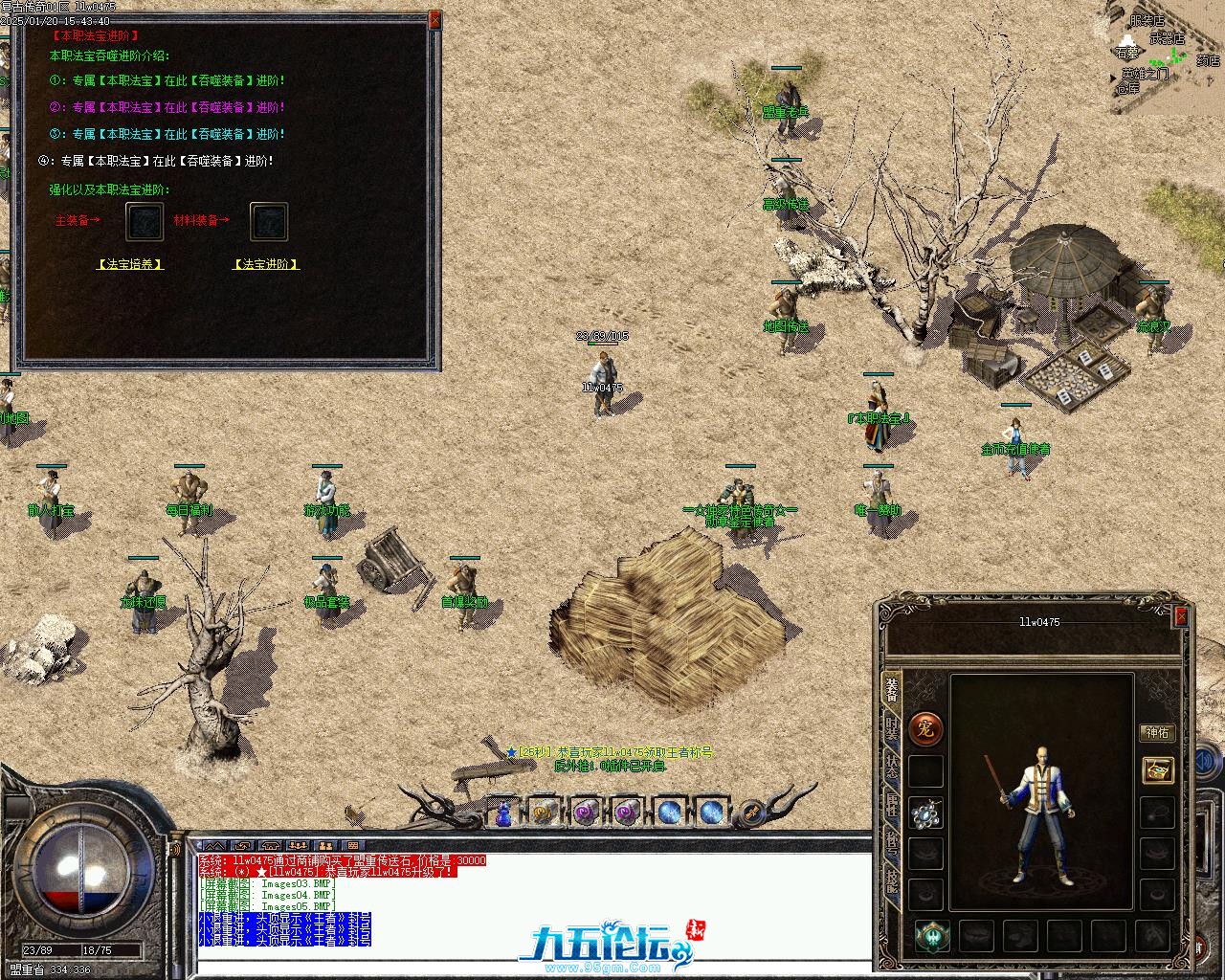
Task: Show the 属性 attributes tab
Action: [x=892, y=807]
